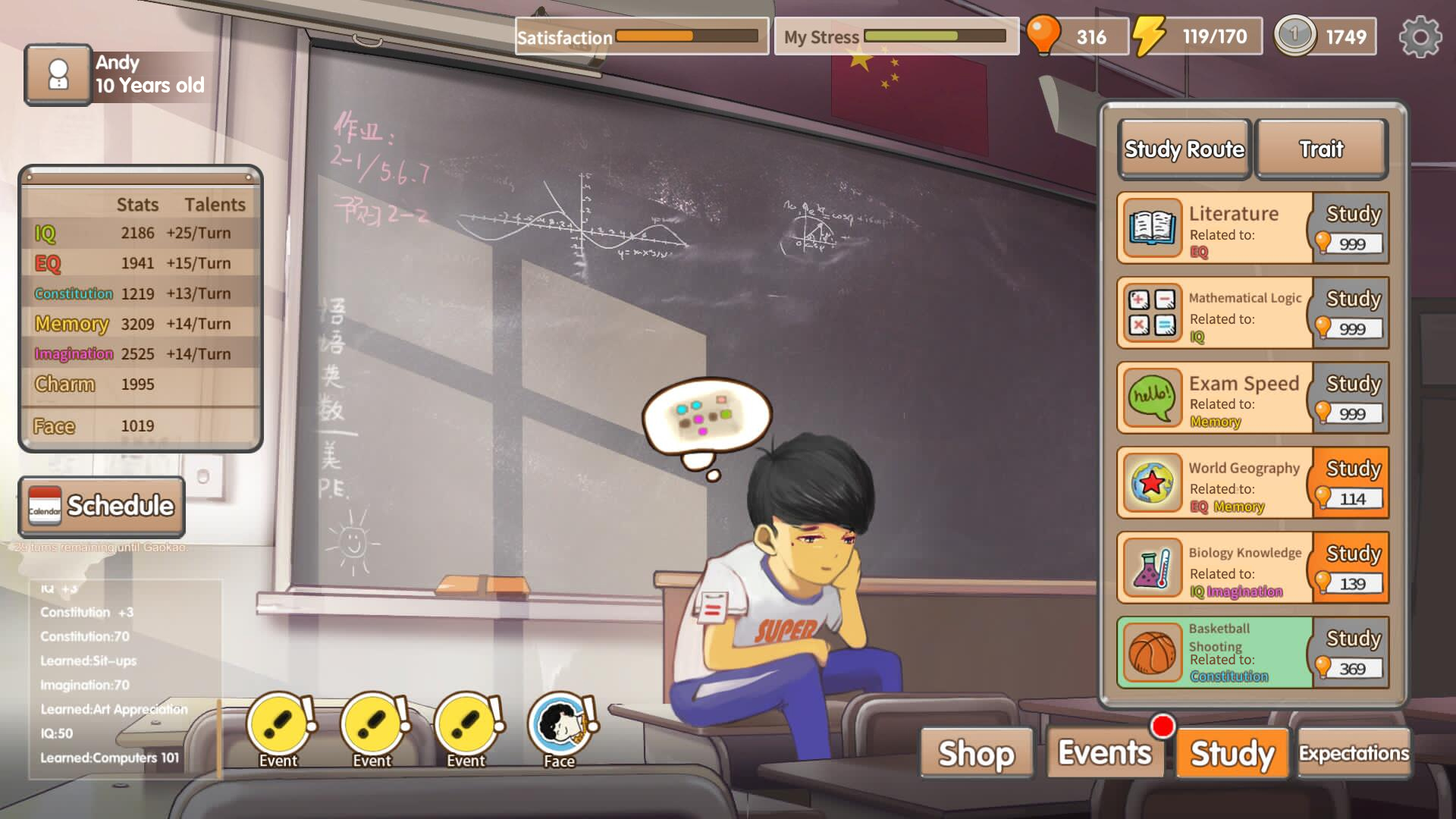Study Biology Knowledge for 139
Screen dimensions: 1456x819
click(x=1351, y=568)
